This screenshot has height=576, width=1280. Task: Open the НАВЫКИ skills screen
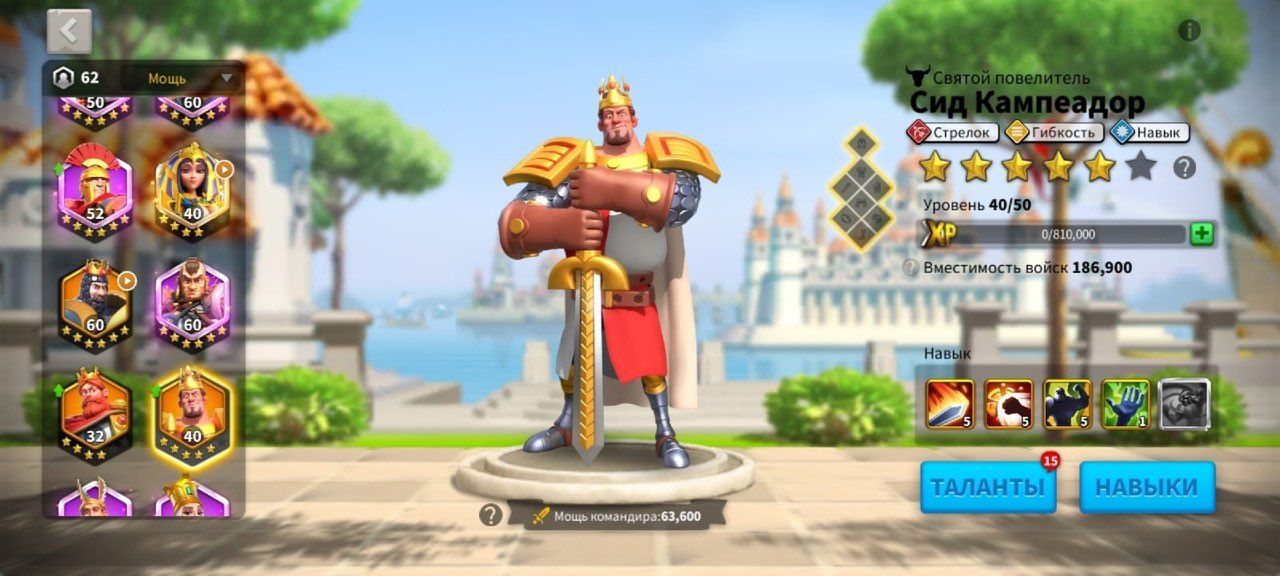click(x=1147, y=487)
